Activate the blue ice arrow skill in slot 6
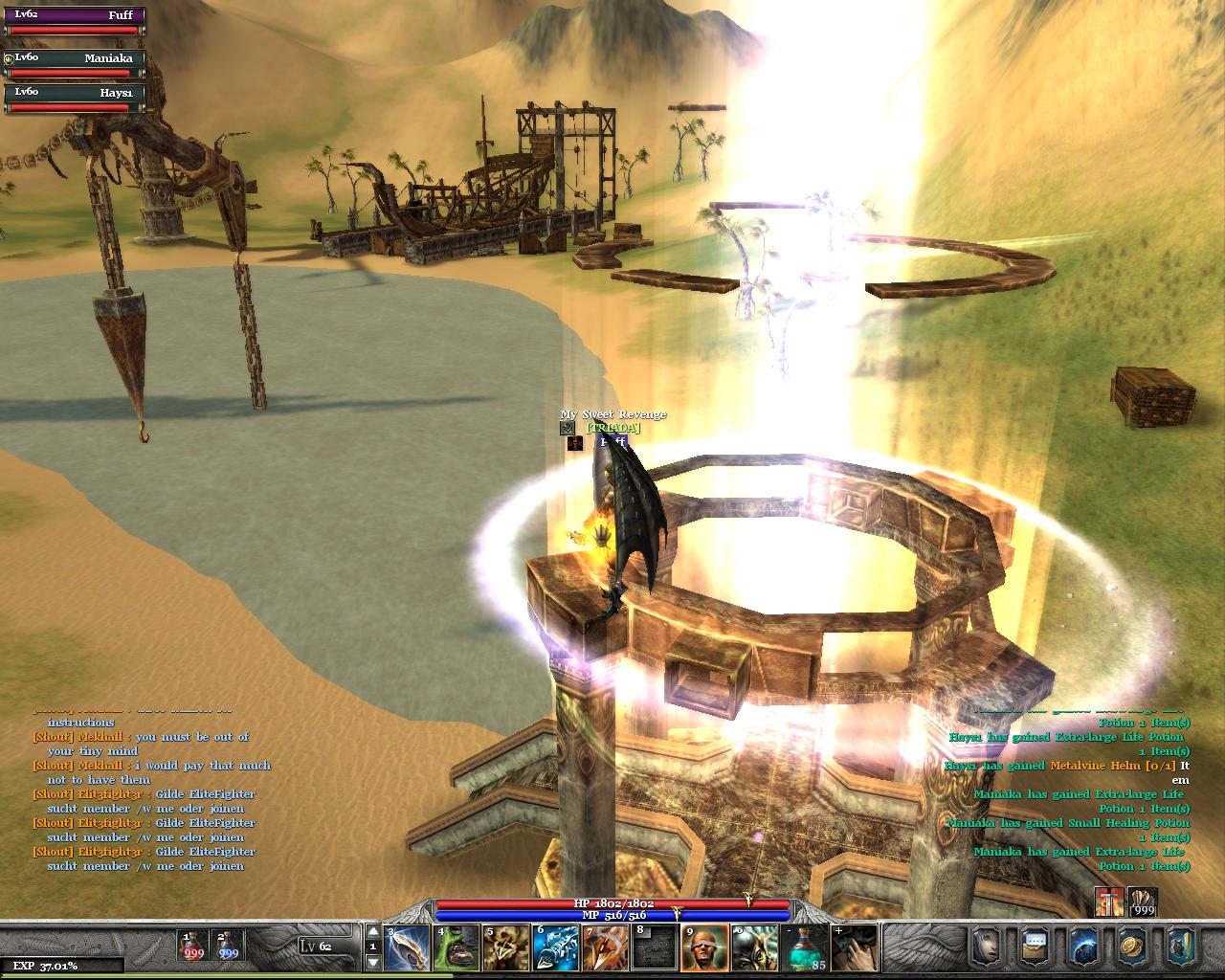Screen dimensions: 1225x980 (556, 947)
